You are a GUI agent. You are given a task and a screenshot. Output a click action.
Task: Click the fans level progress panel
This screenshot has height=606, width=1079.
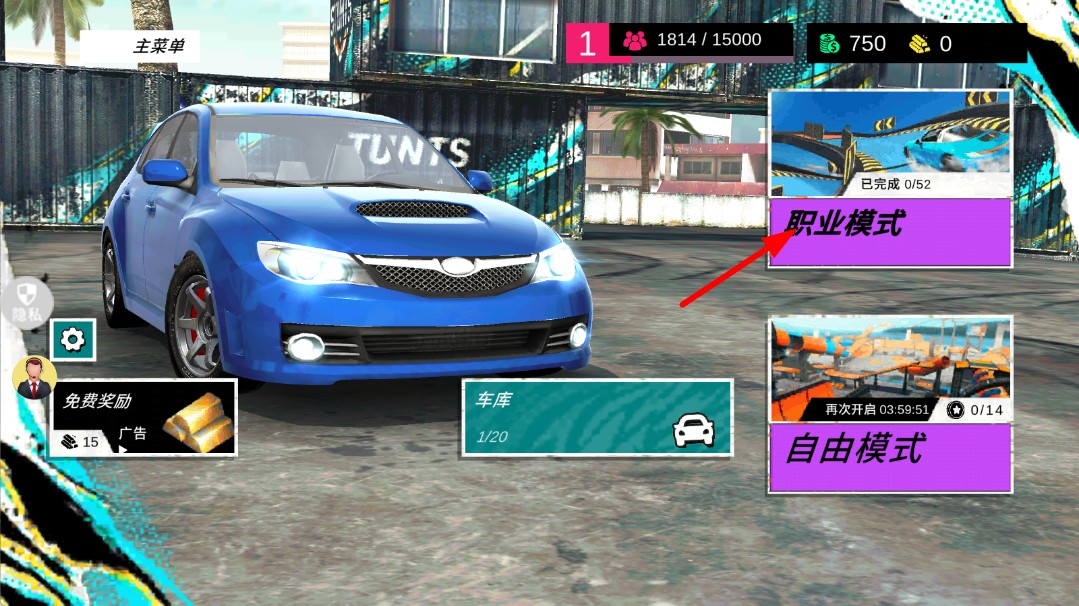pos(680,42)
